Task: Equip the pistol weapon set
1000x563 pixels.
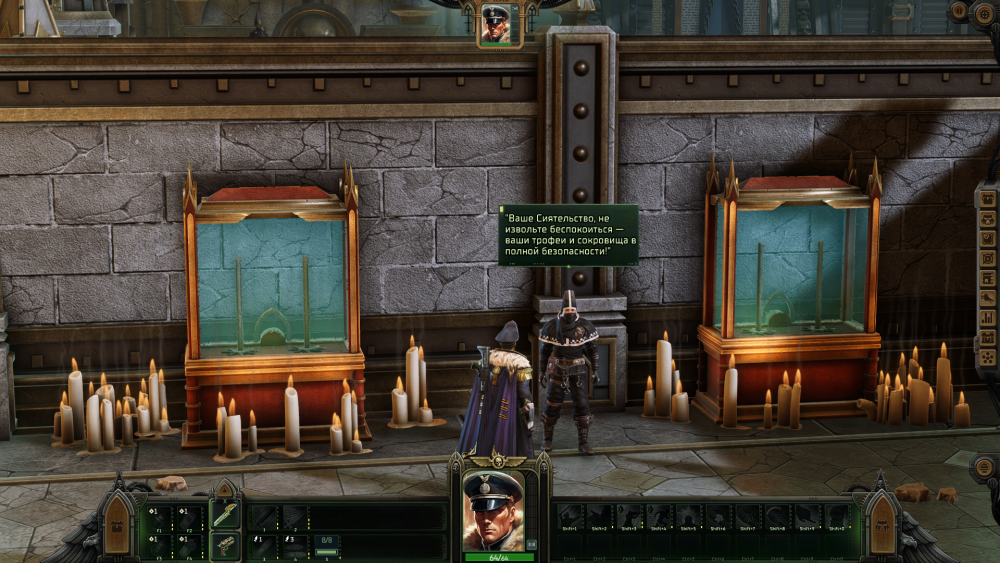Action: (x=225, y=546)
